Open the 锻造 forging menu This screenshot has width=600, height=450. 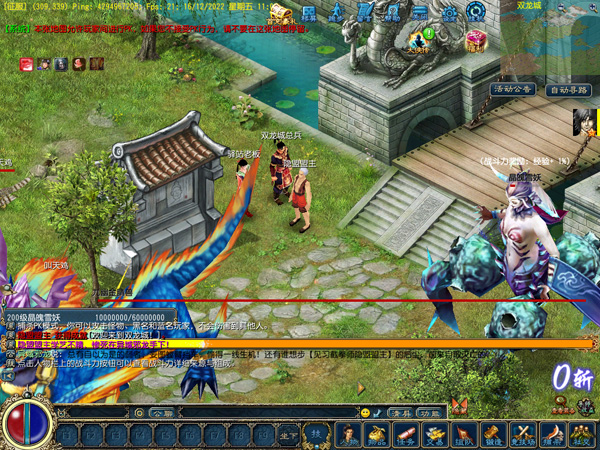click(x=493, y=435)
